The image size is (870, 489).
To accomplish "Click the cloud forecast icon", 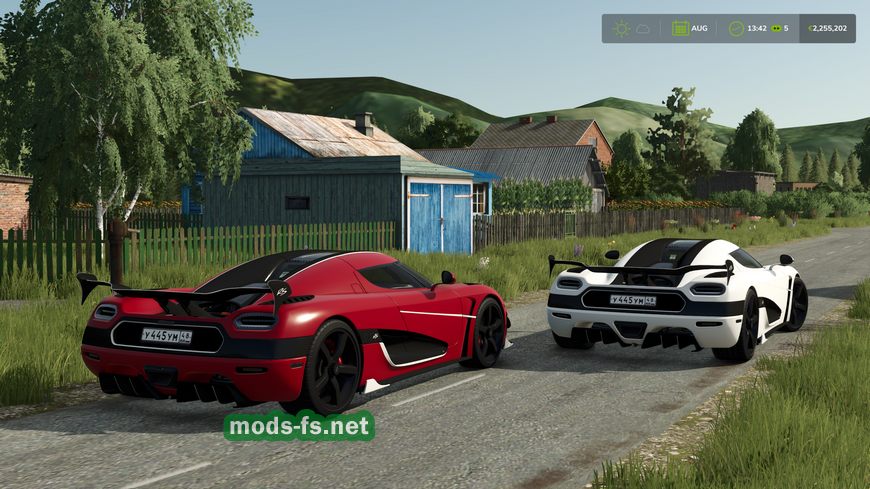I will (x=643, y=28).
